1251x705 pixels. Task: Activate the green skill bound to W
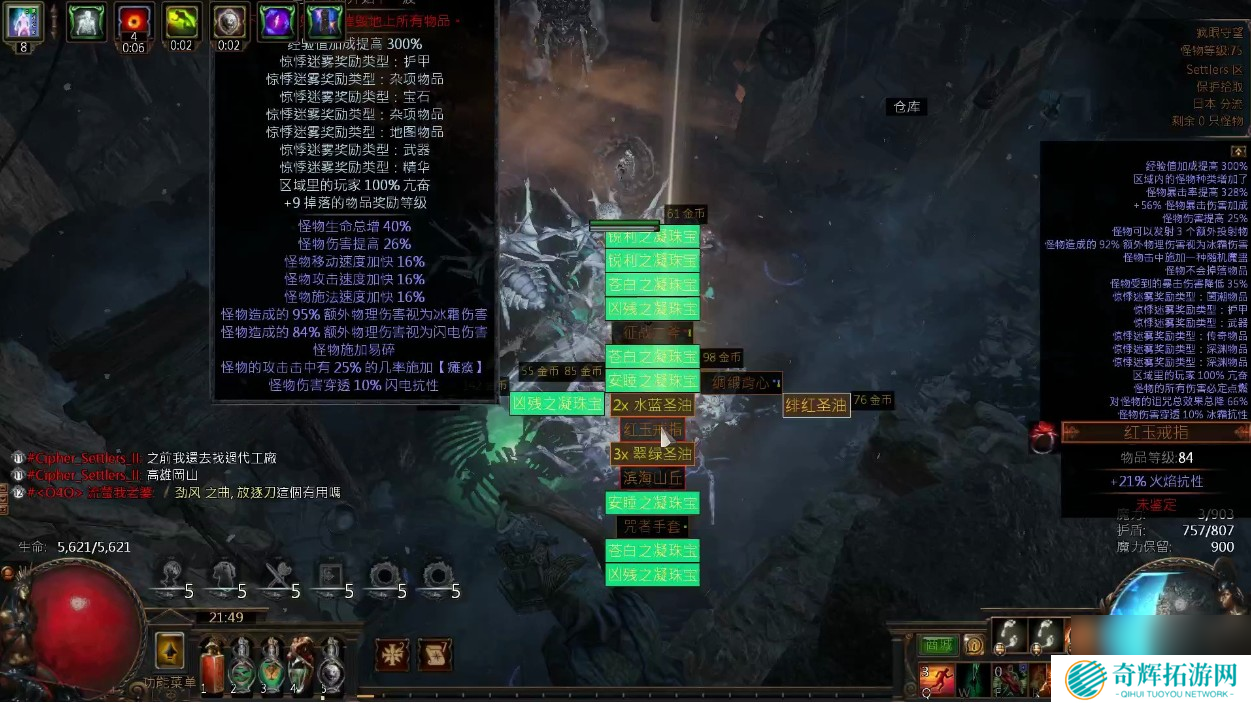(972, 681)
